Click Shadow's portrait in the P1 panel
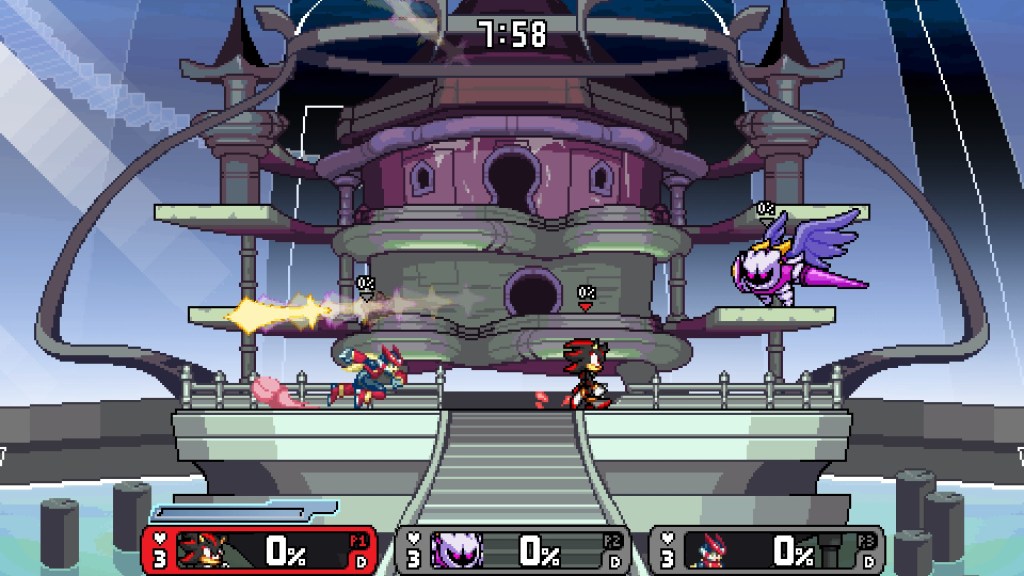Viewport: 1024px width, 576px height. tap(205, 550)
